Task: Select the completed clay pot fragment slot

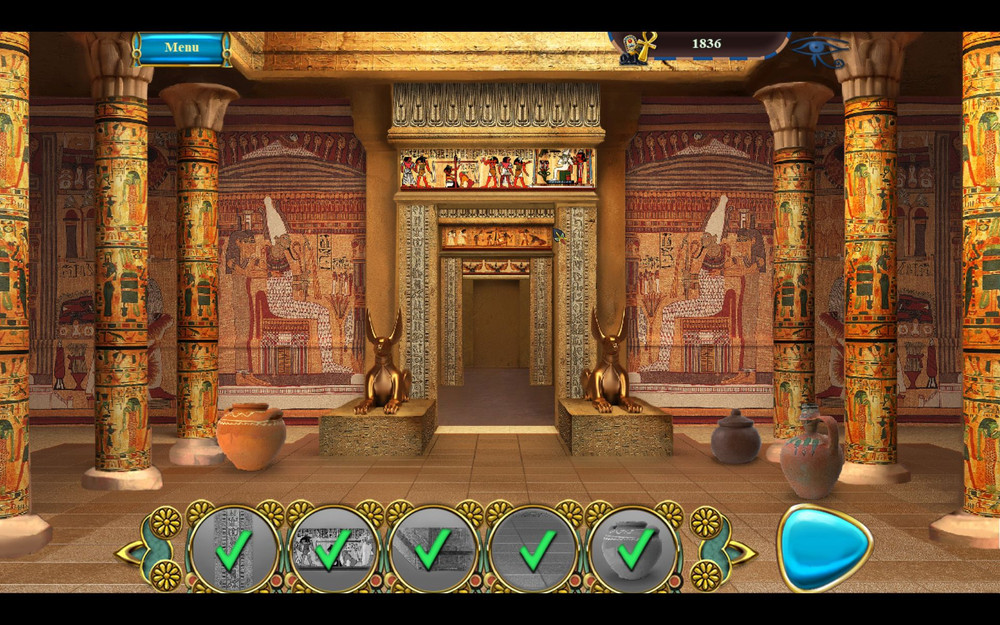Action: (x=634, y=549)
